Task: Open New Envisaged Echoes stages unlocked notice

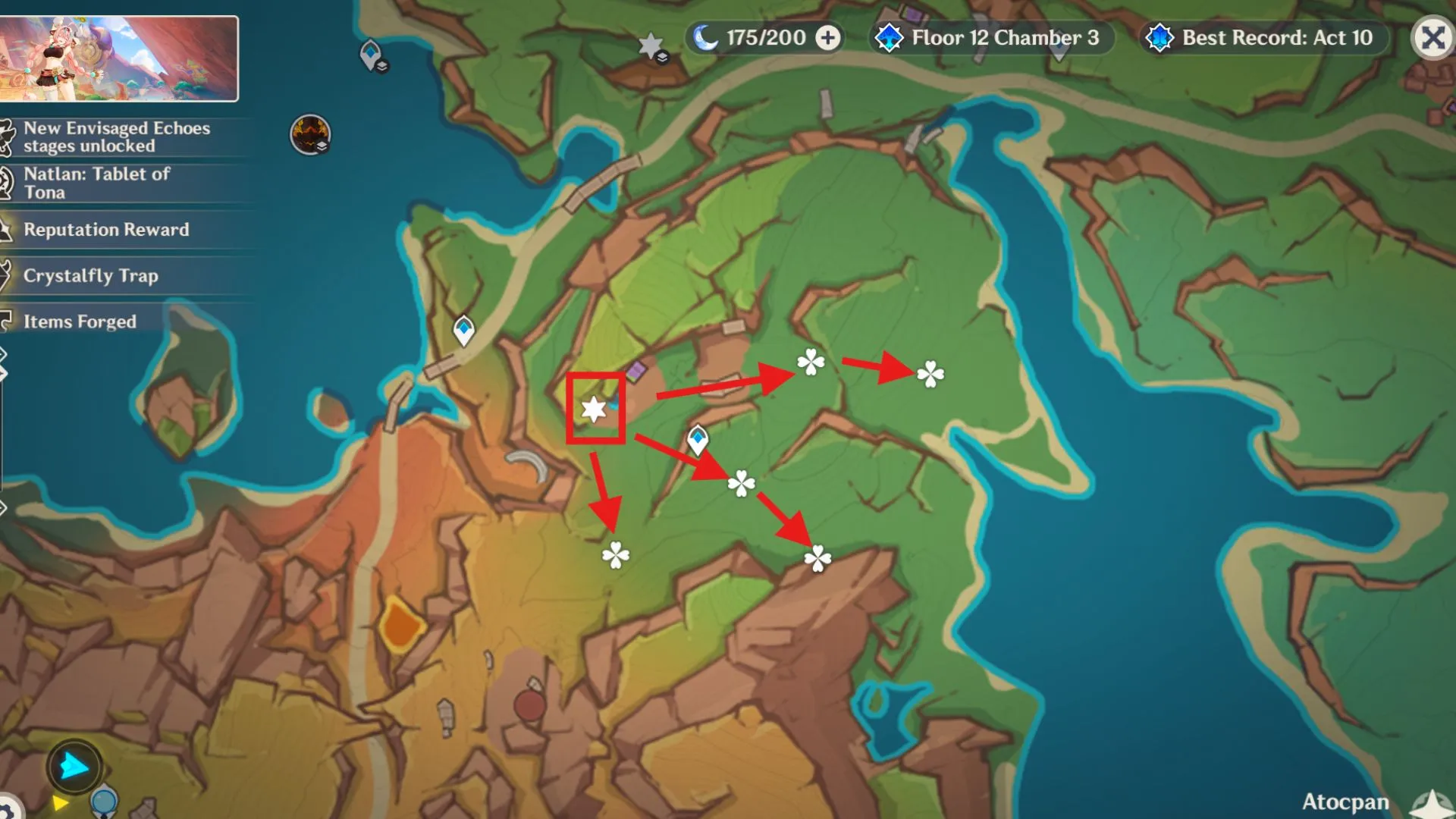Action: tap(117, 137)
